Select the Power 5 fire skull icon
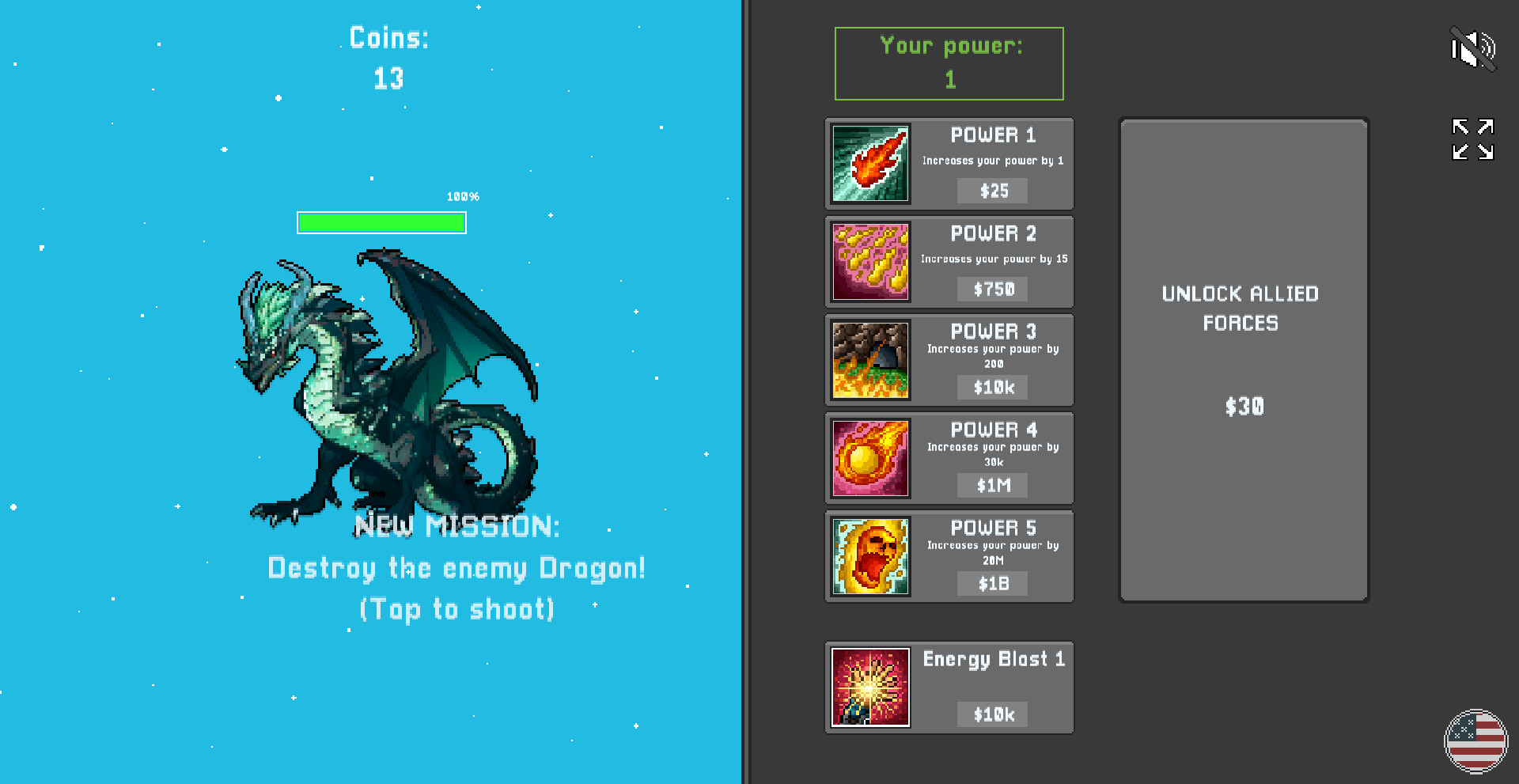 (869, 556)
